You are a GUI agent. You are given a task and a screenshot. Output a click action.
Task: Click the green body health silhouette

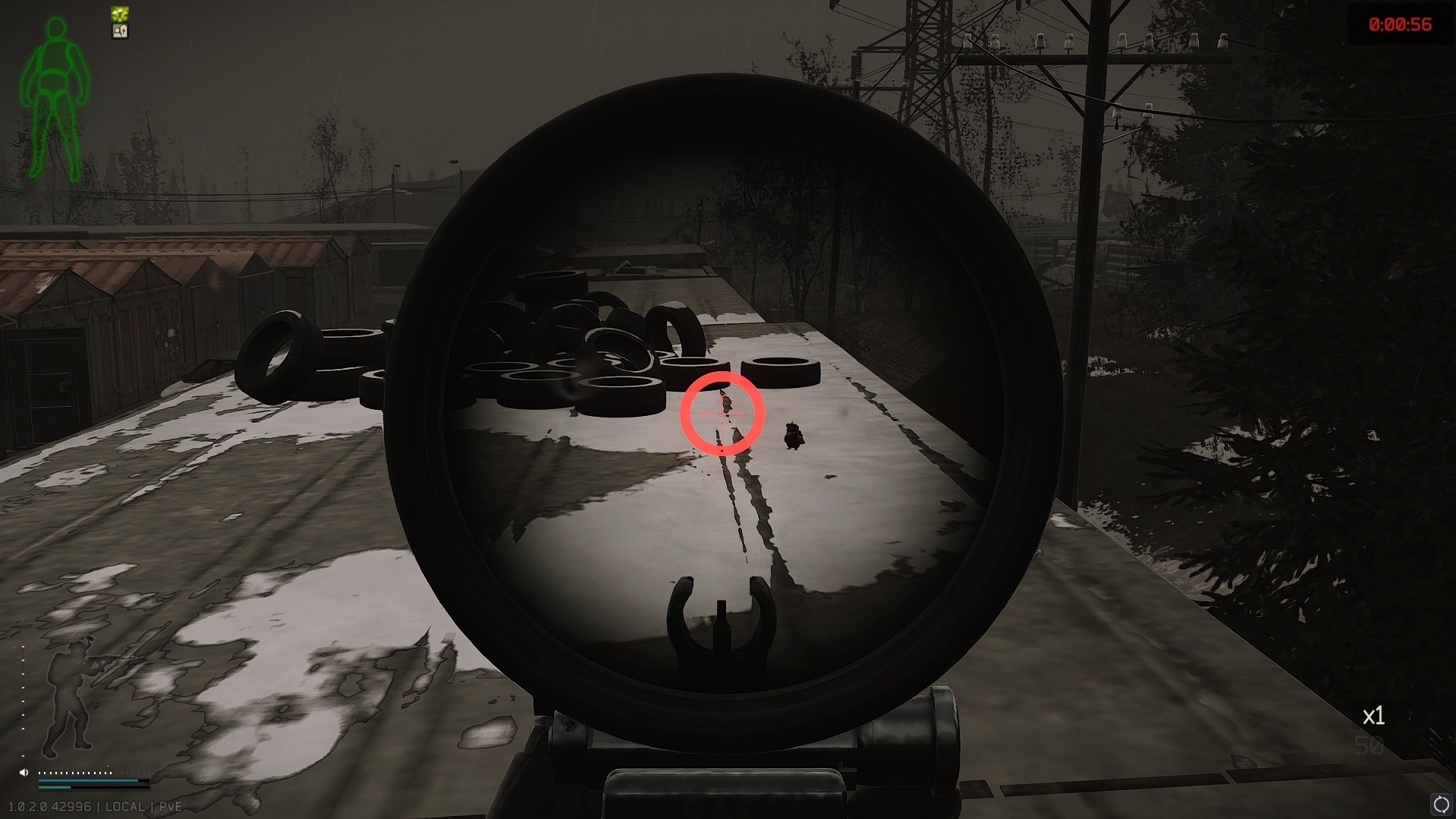point(55,99)
